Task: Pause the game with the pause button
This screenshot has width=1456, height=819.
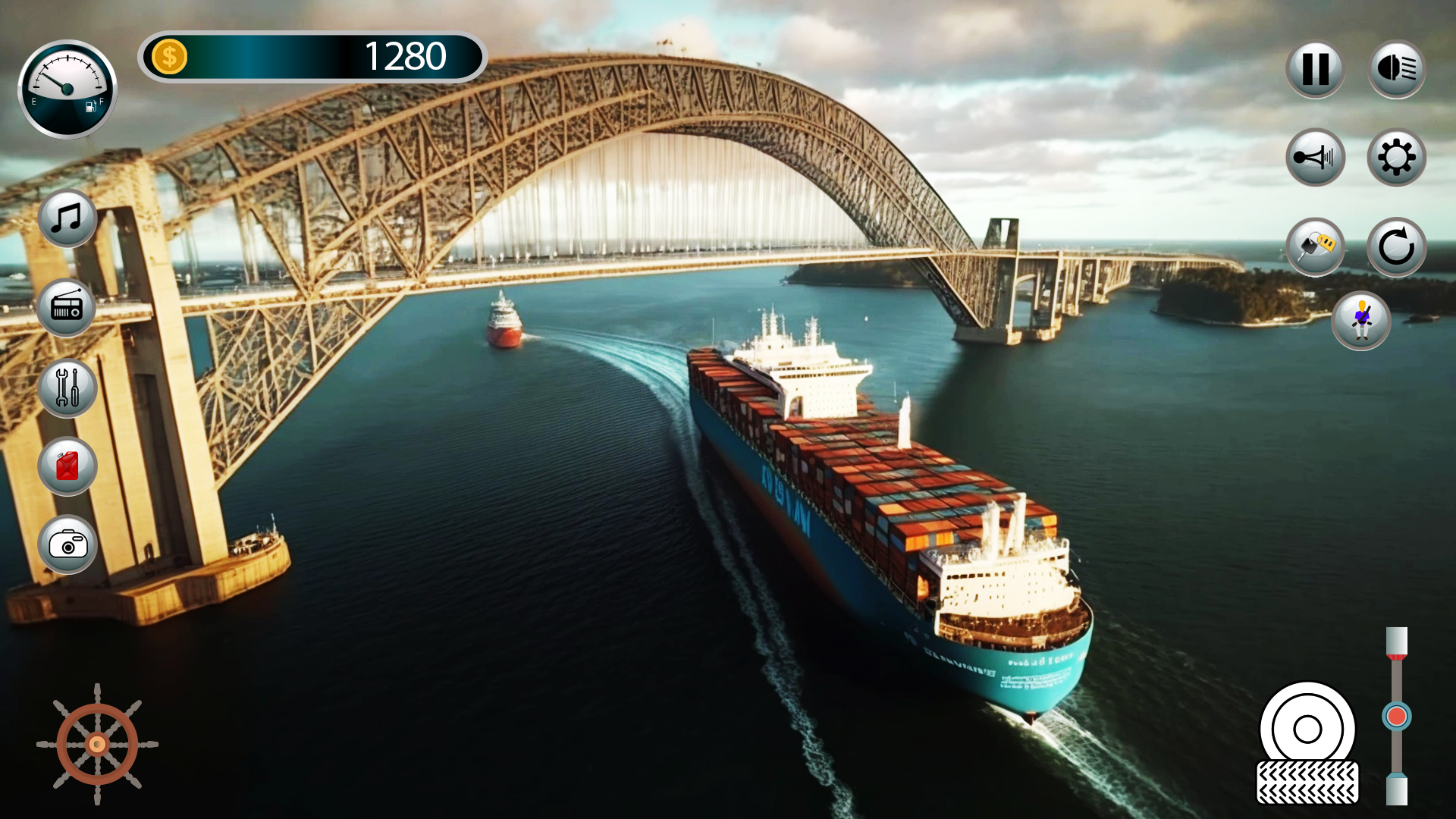Action: point(1317,72)
